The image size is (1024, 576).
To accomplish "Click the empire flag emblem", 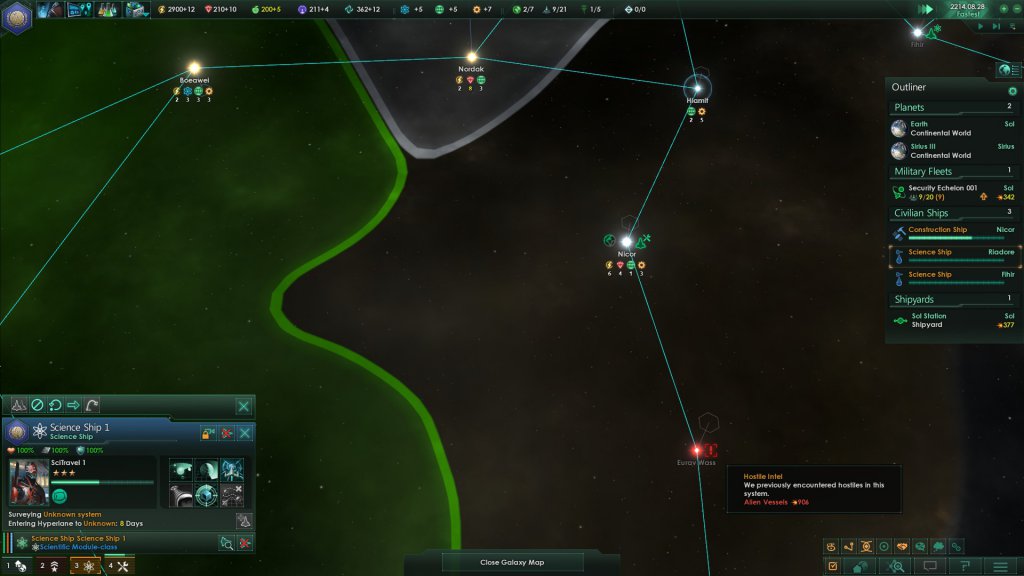I will [17, 16].
